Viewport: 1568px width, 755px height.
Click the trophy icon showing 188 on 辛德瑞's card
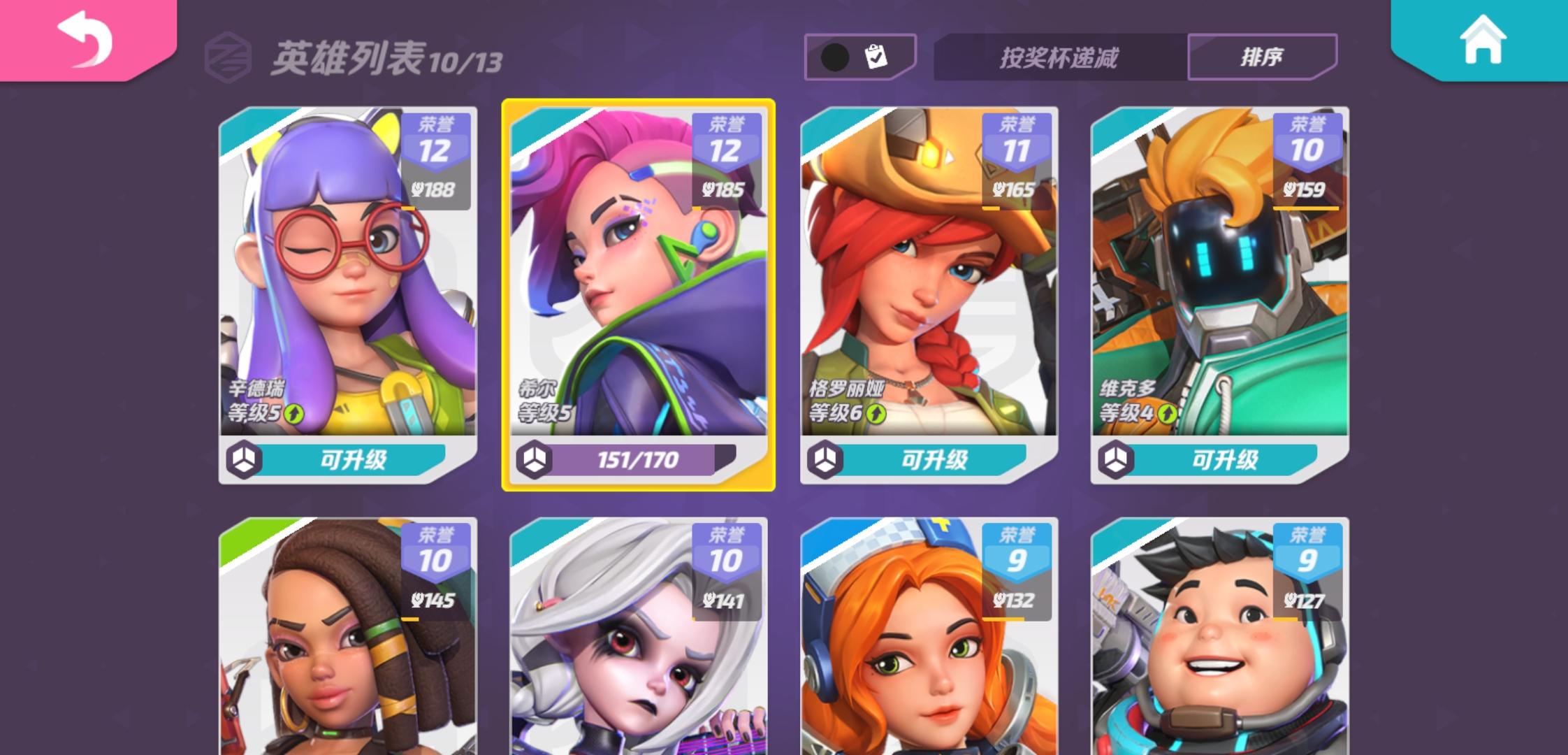click(x=433, y=187)
